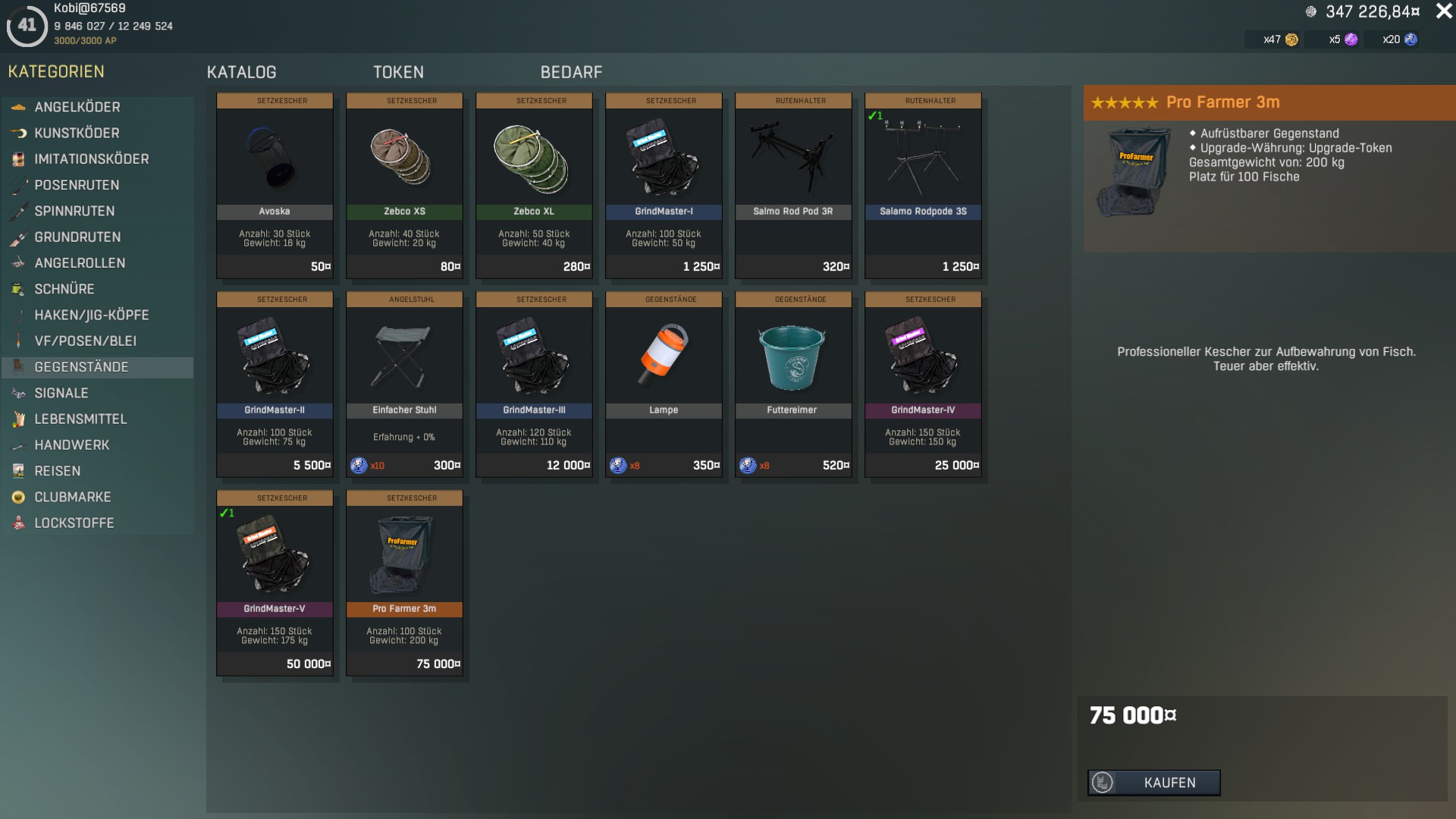
Task: Close the shop window
Action: [x=1443, y=11]
